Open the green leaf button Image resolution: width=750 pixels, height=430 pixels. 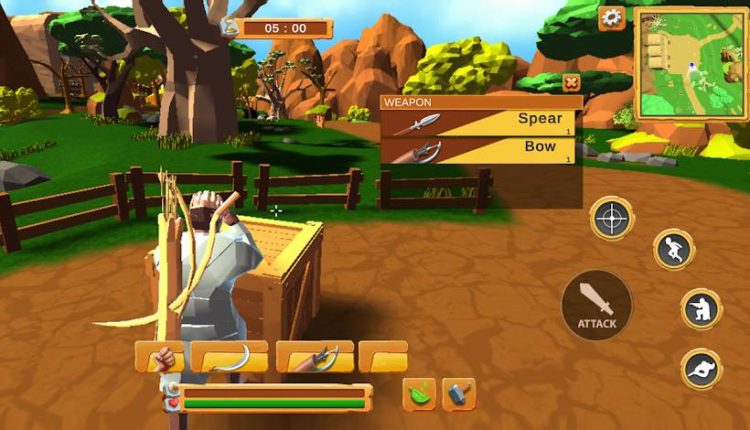pos(419,394)
